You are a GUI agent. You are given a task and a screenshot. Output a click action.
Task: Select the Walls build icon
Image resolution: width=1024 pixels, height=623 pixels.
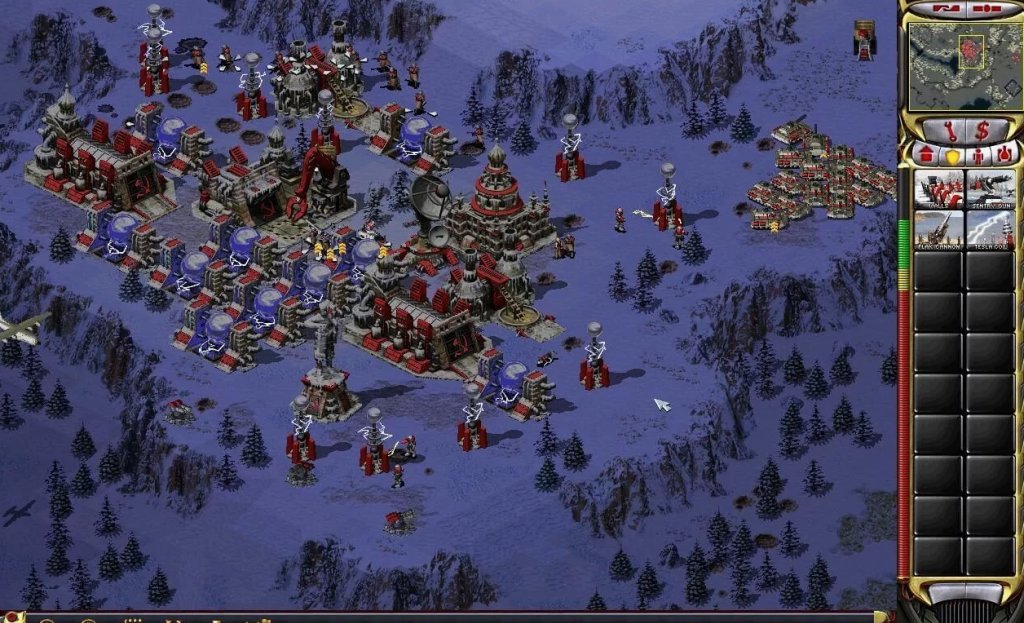pyautogui.click(x=938, y=188)
